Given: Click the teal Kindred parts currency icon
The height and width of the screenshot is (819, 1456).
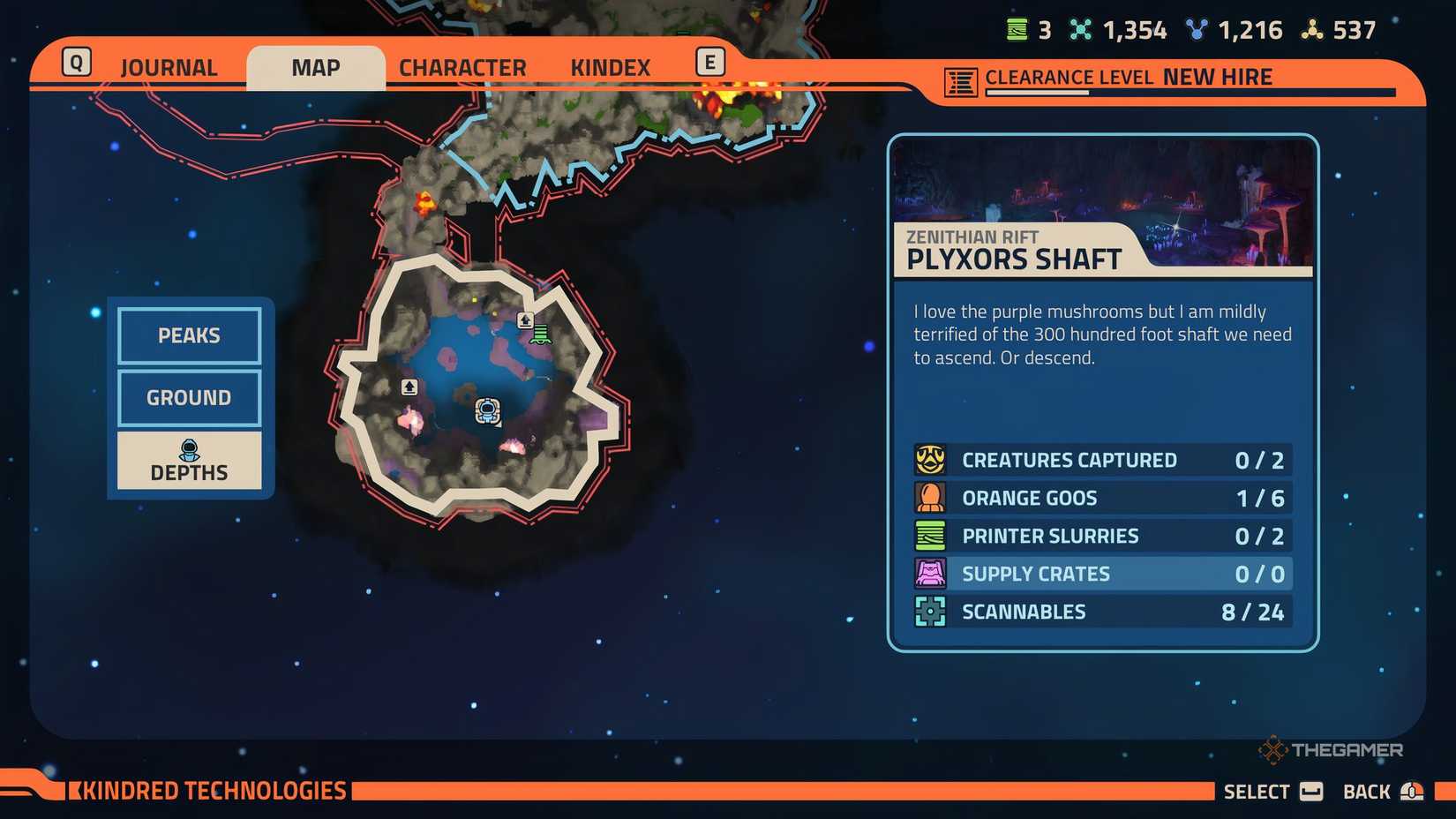Looking at the screenshot, I should point(1081,28).
